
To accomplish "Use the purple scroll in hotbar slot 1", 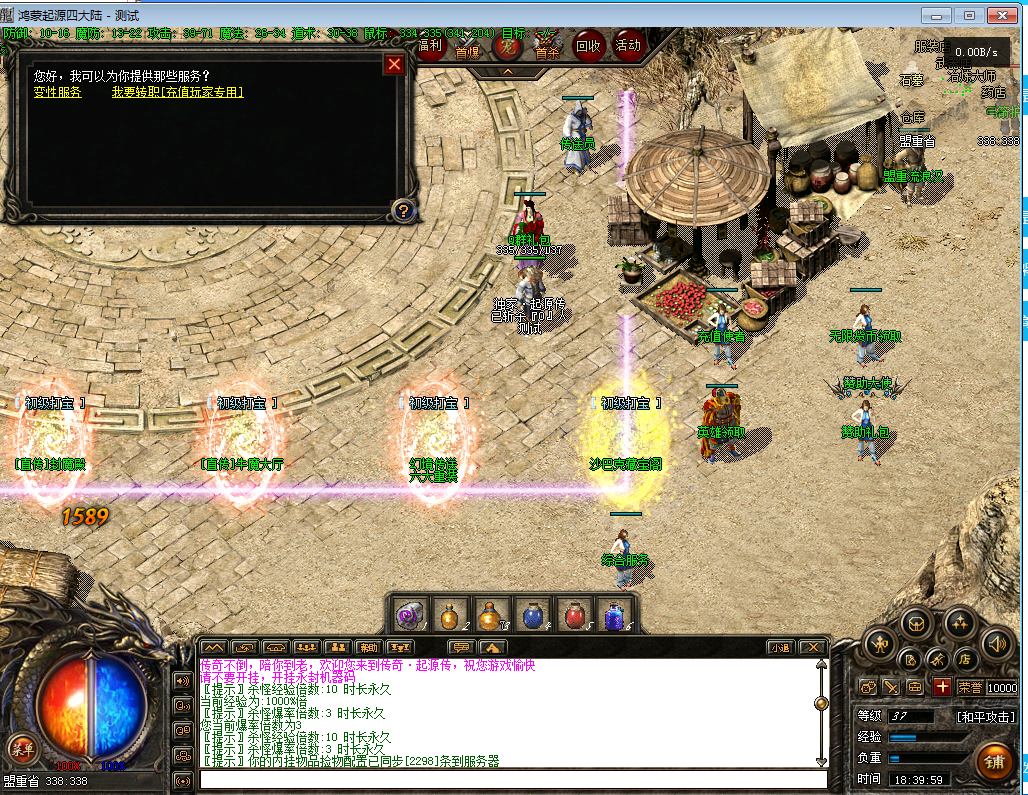I will click(x=409, y=614).
